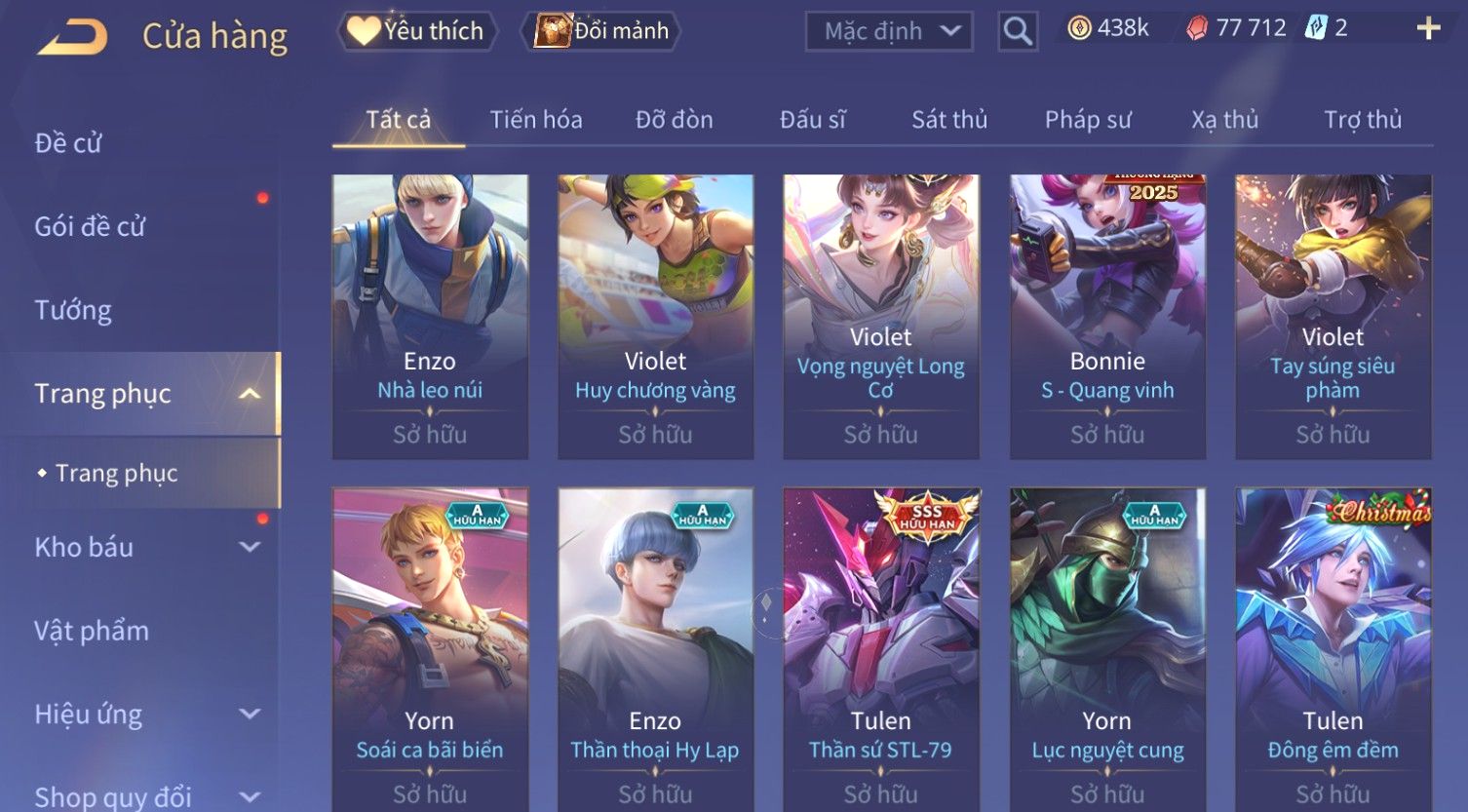
Task: Show the Sát thủ skin category
Action: point(948,120)
